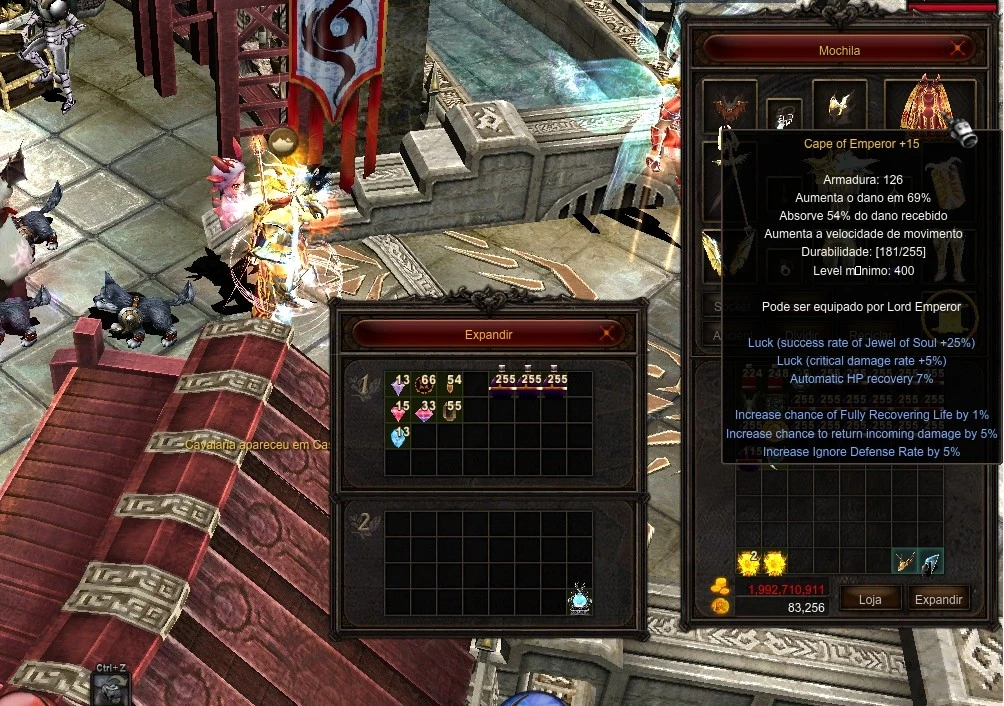
Task: Select the first 255 potion stack in Expandir
Action: (502, 382)
